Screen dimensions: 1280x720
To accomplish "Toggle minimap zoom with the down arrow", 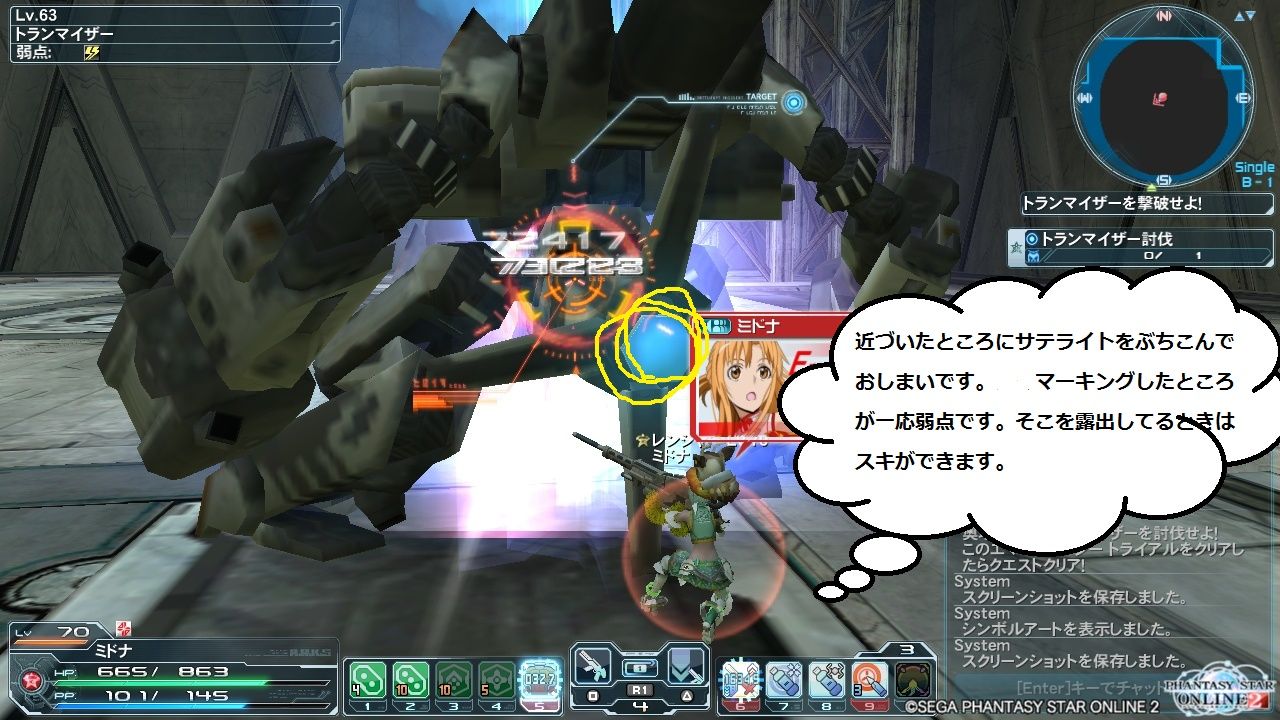I will coord(1253,14).
